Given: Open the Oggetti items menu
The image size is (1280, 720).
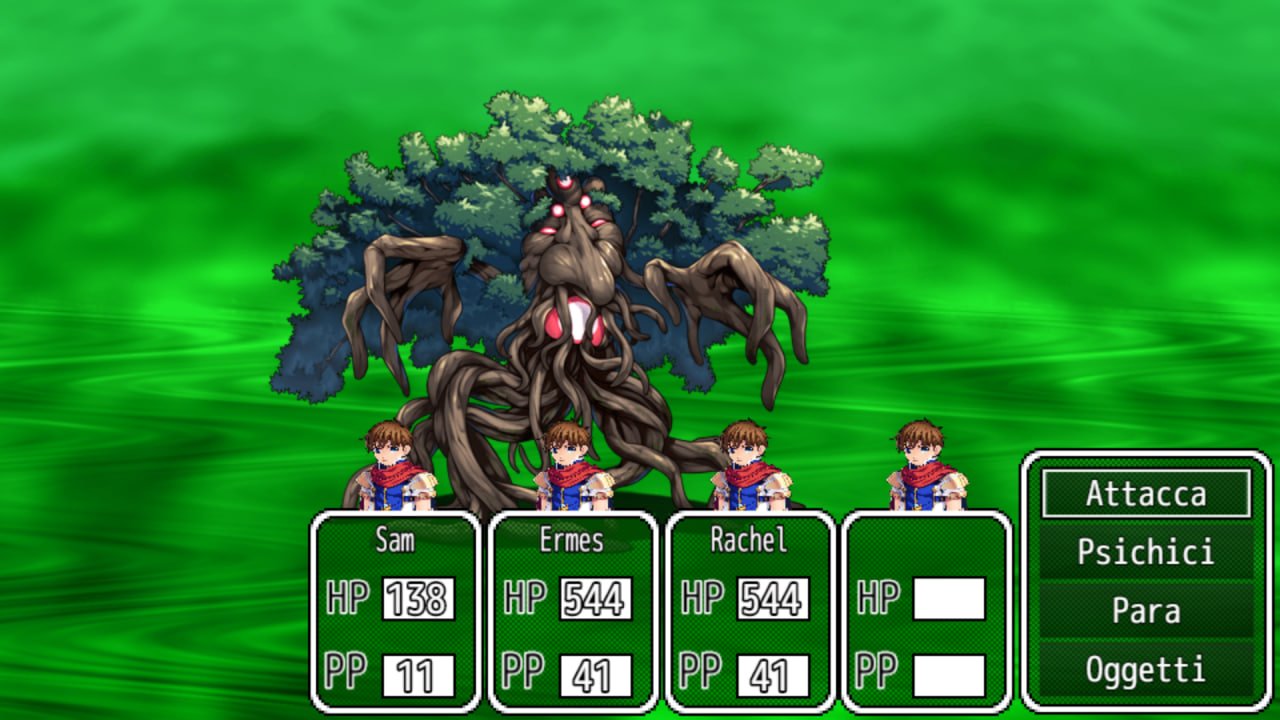Looking at the screenshot, I should click(x=1146, y=669).
